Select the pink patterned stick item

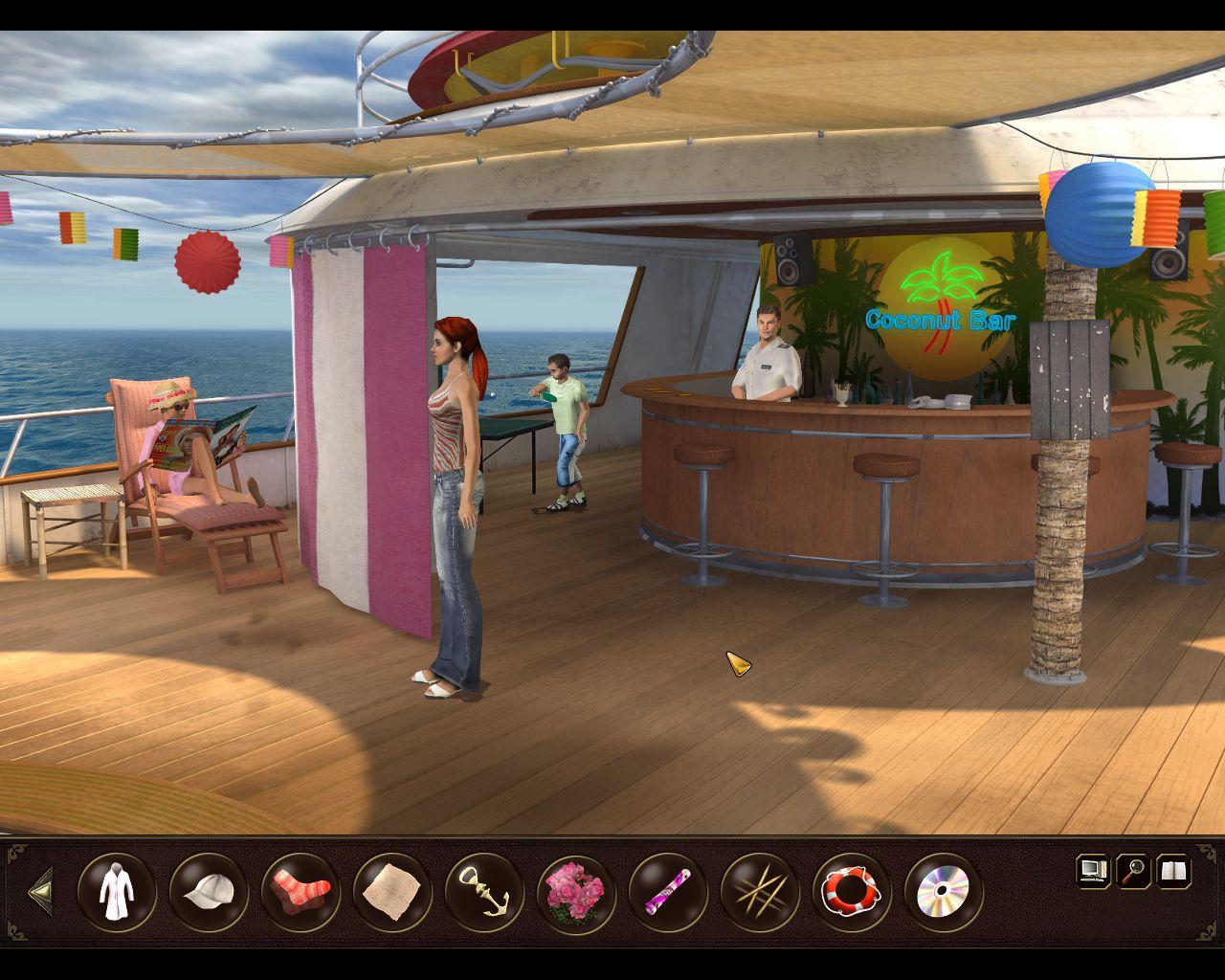667,892
